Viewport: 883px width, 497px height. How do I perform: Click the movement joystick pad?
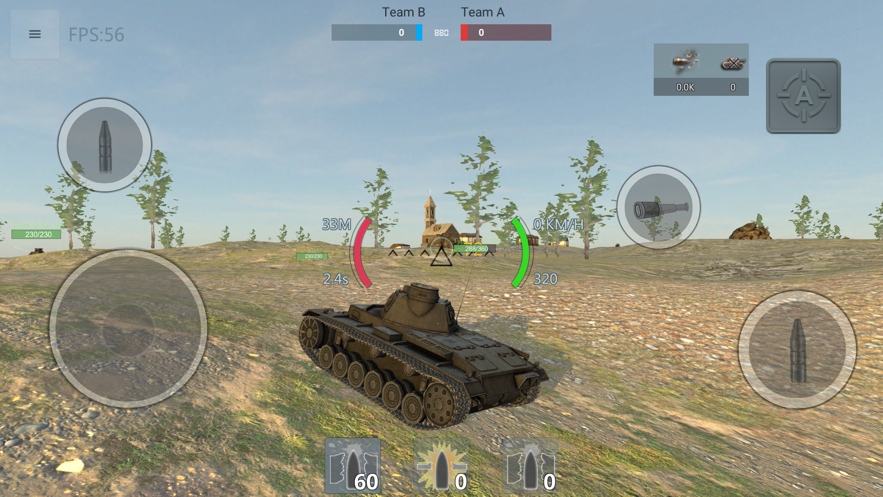pos(128,328)
